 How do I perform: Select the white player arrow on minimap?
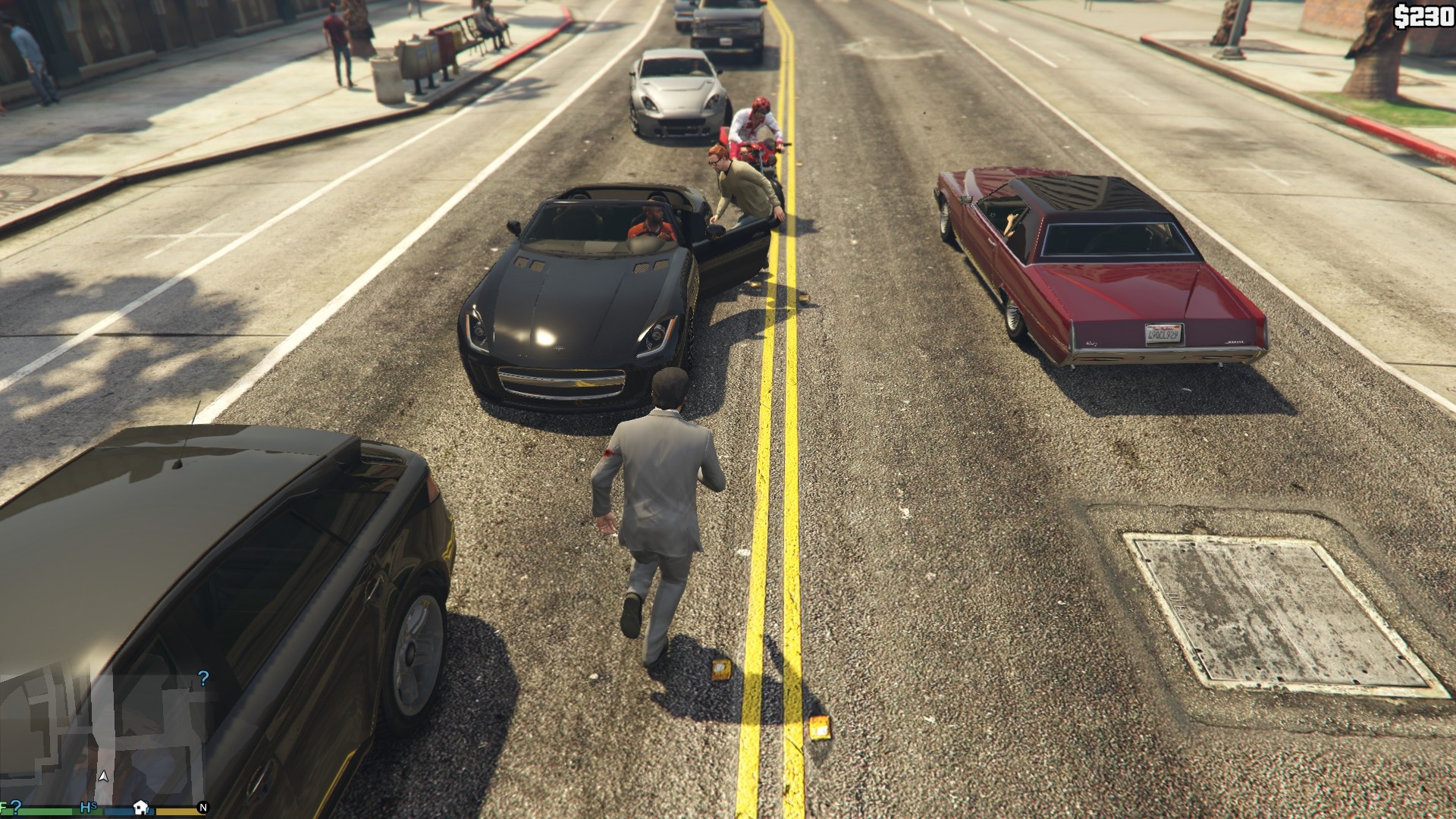(103, 777)
